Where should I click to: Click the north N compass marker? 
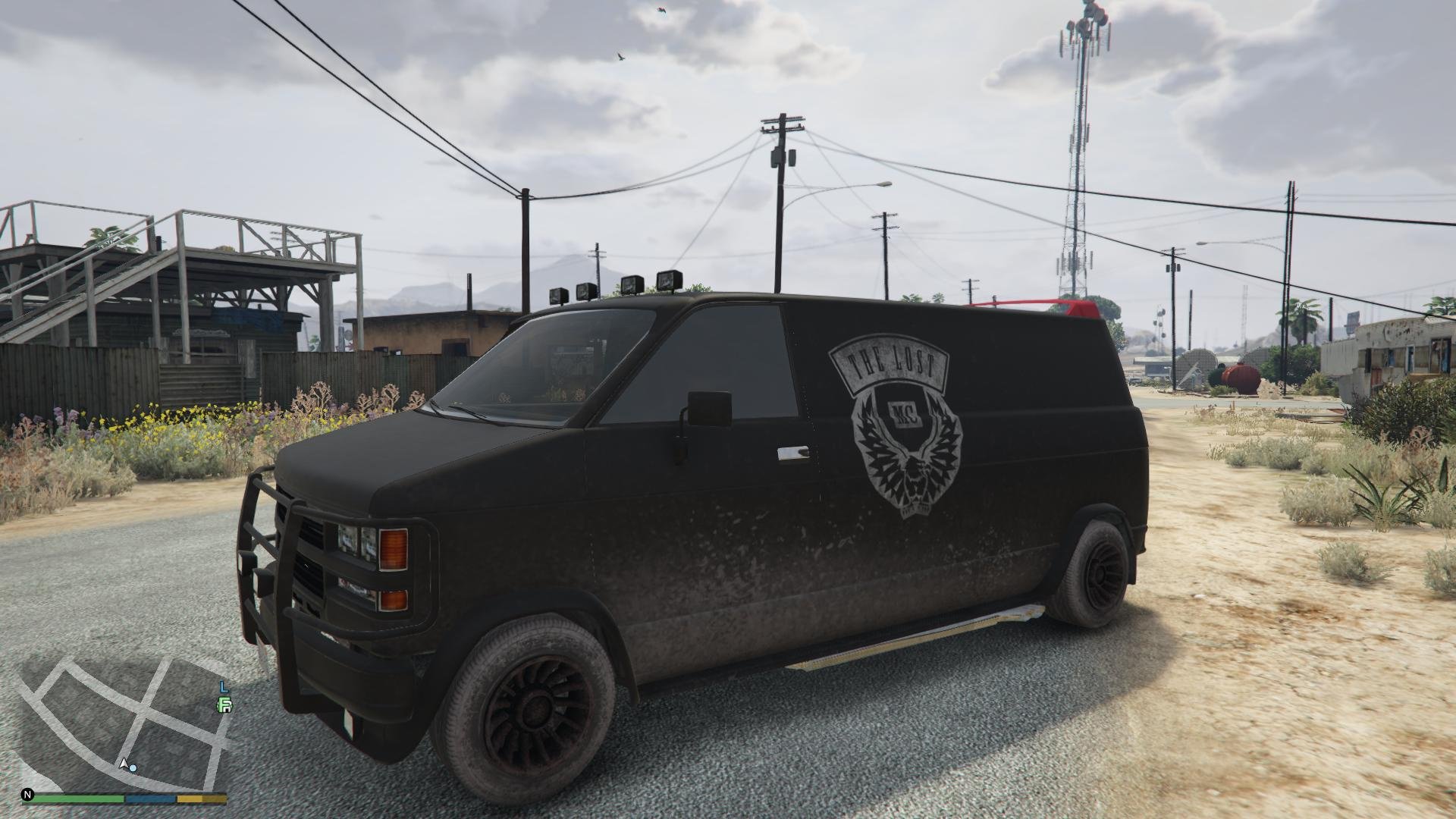coord(28,795)
